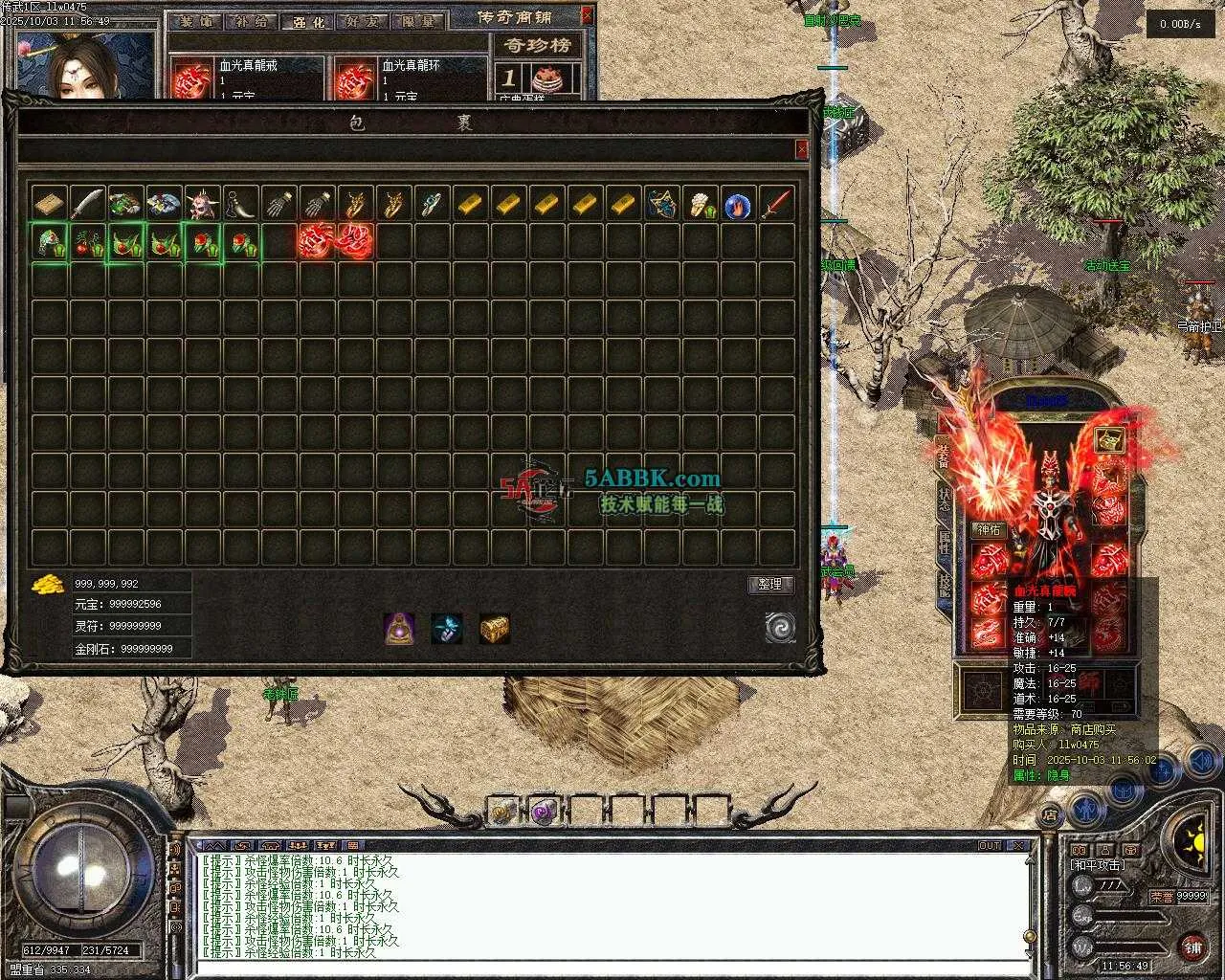1225x980 pixels.
Task: Open the 补给 shop tab
Action: click(252, 21)
